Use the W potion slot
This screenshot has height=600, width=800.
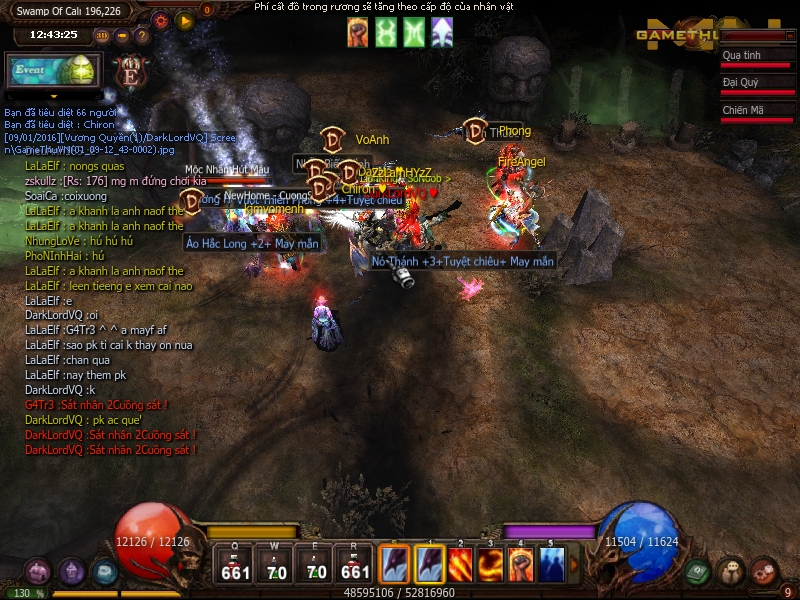pos(276,565)
